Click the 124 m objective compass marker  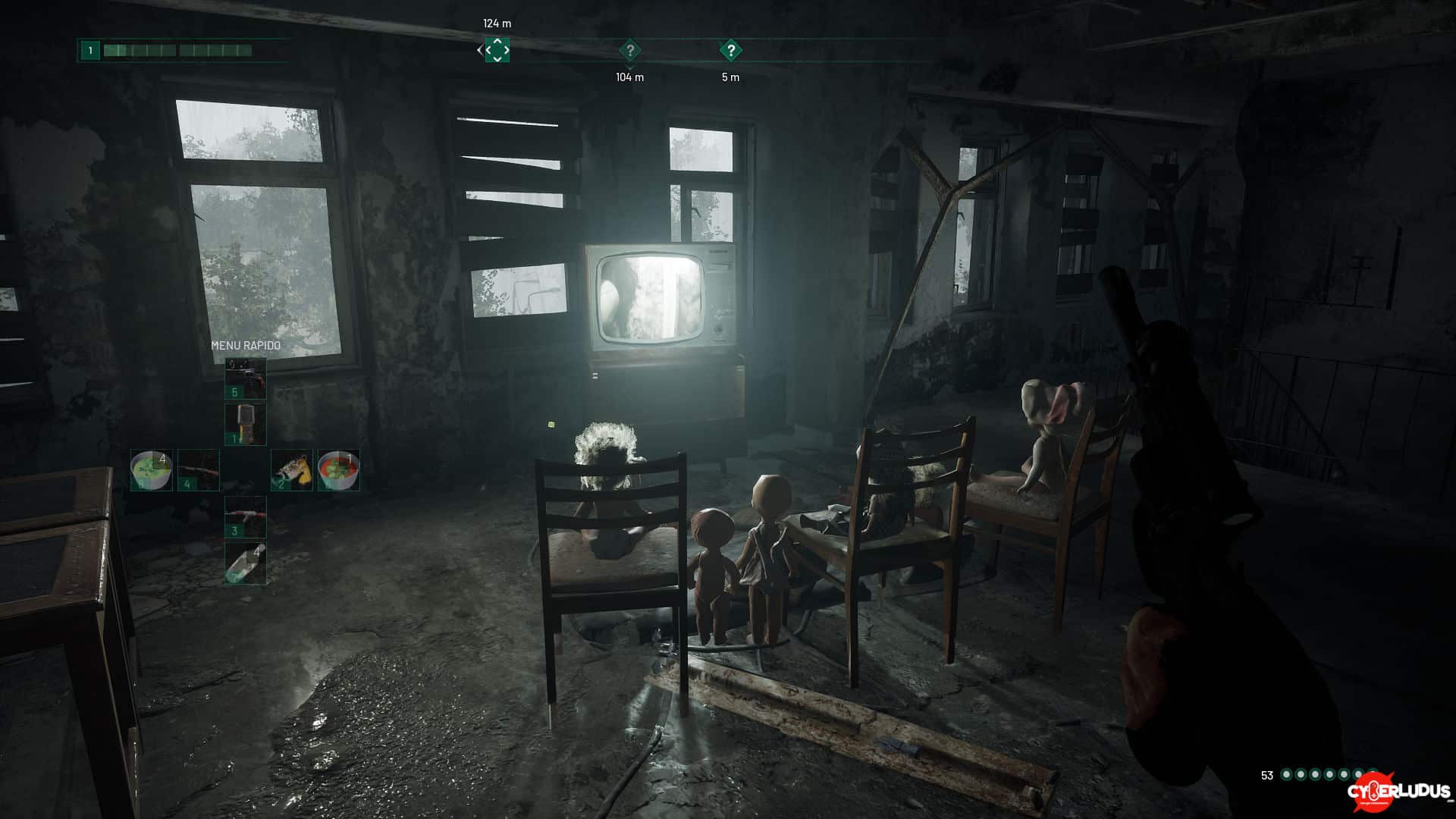[x=497, y=50]
